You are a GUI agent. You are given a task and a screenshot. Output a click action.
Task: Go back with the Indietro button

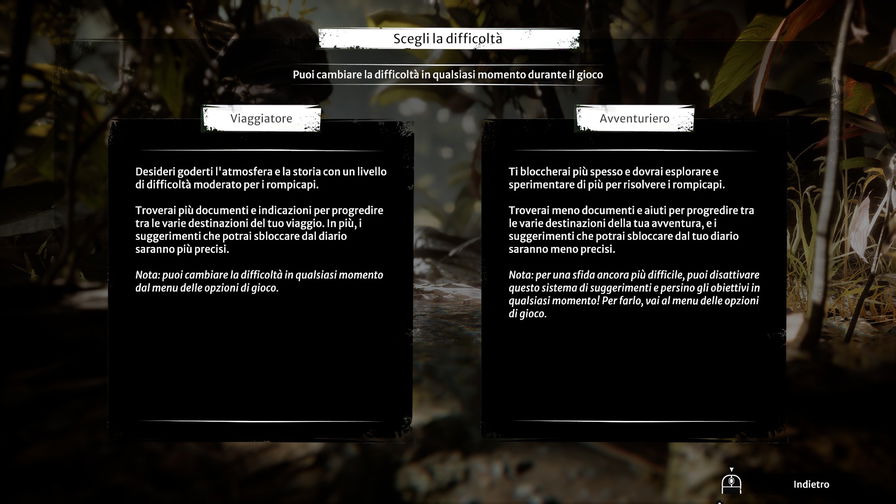[x=810, y=485]
